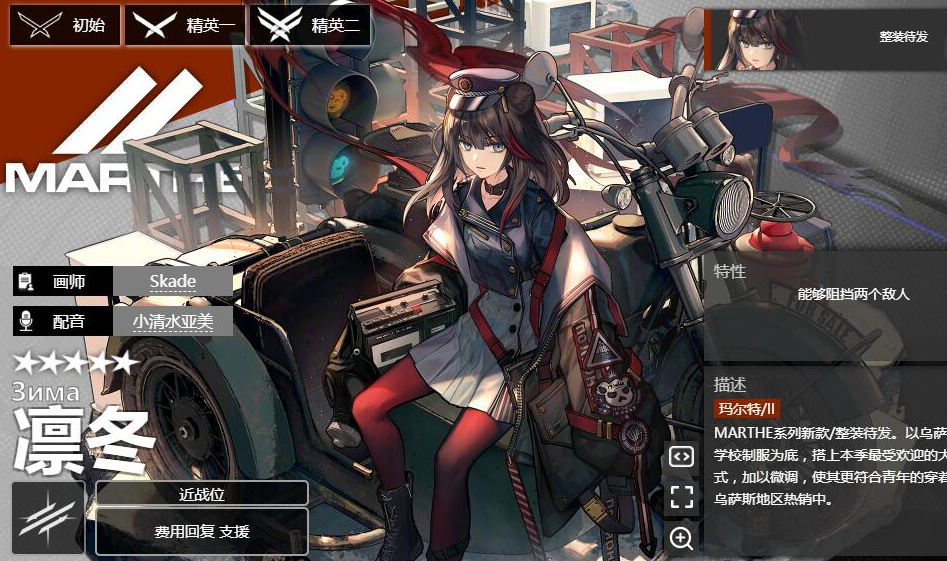Click the vanguard class icon

[x=48, y=517]
